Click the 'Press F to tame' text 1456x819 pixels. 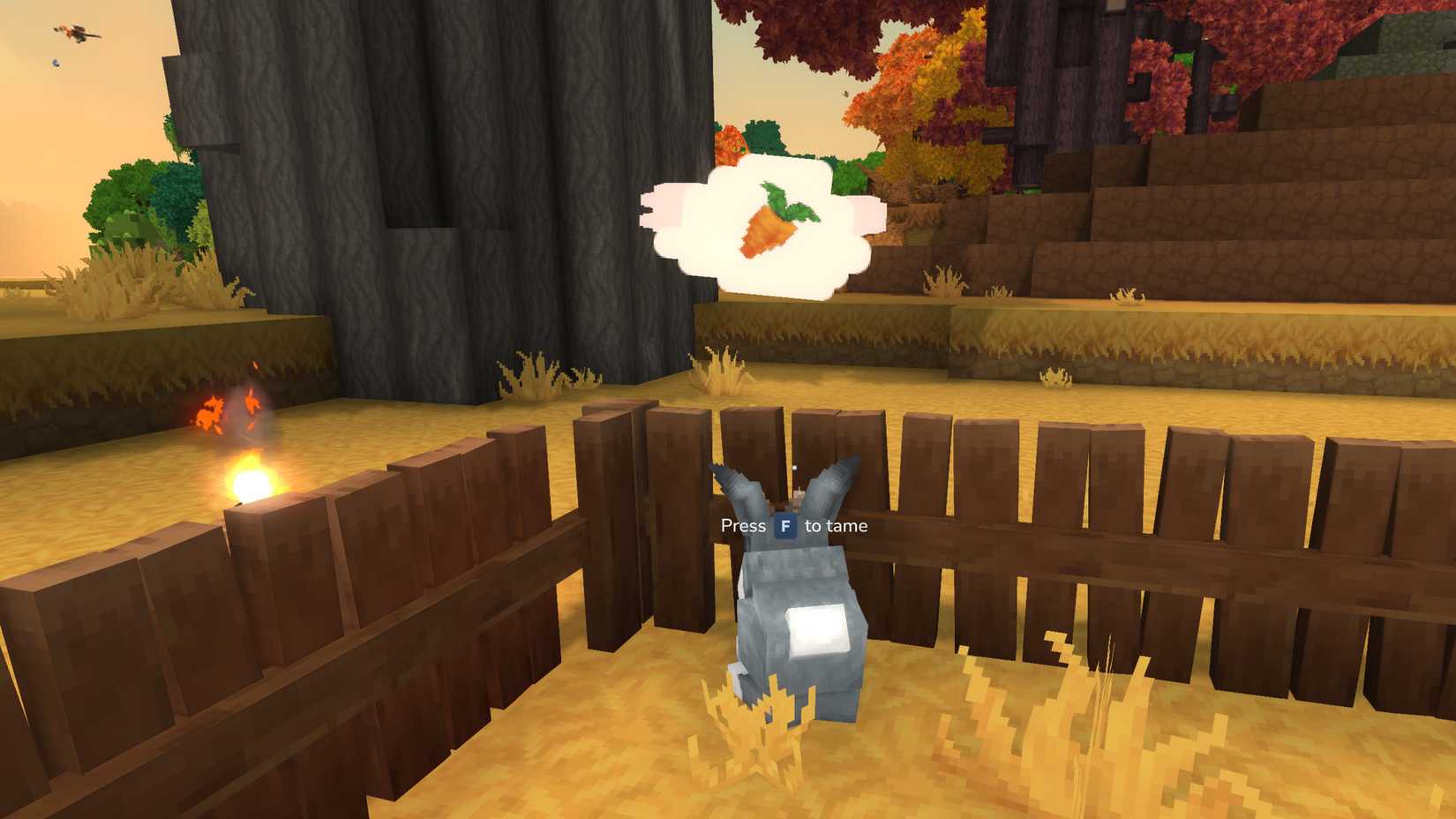792,525
